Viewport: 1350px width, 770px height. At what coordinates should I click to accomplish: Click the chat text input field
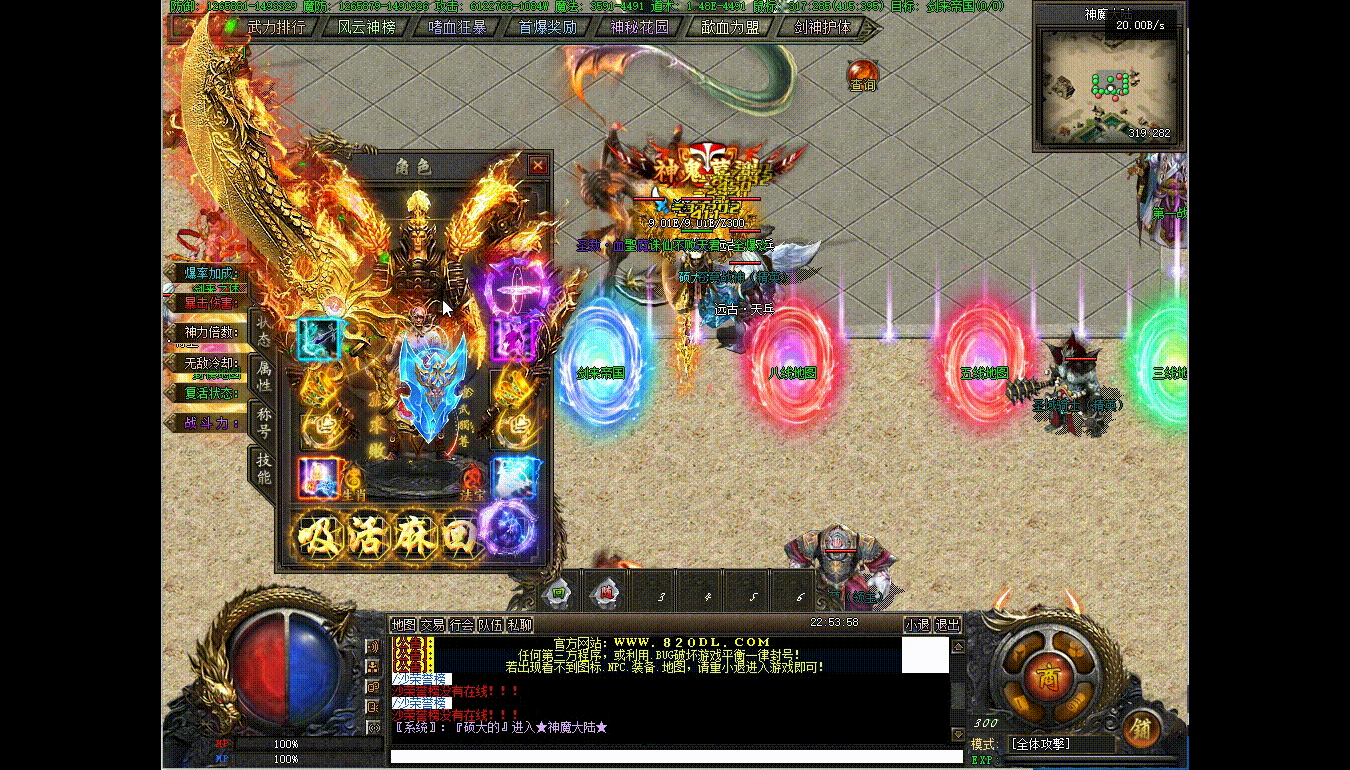(x=670, y=757)
